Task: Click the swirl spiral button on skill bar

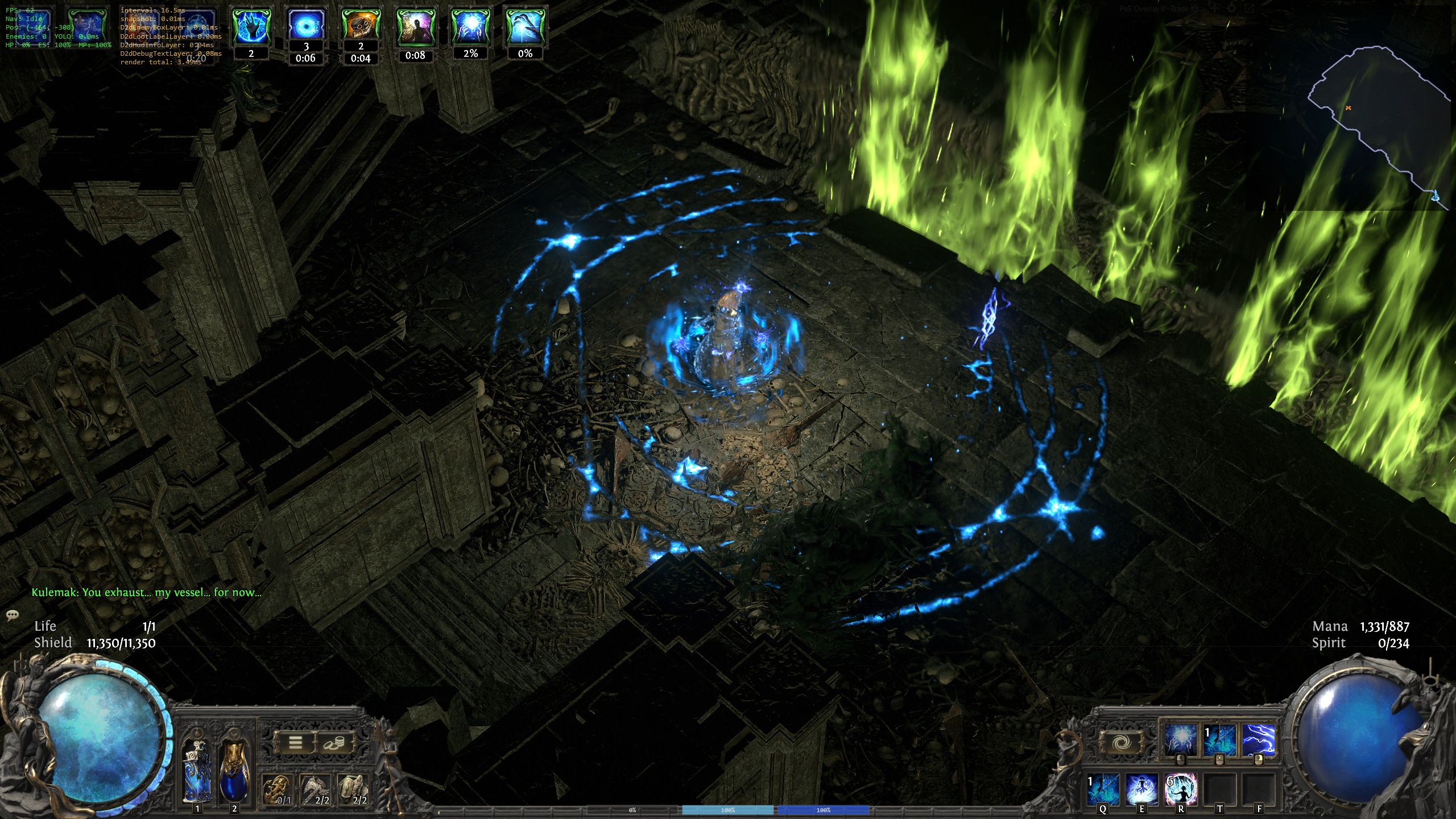Action: pos(1120,742)
